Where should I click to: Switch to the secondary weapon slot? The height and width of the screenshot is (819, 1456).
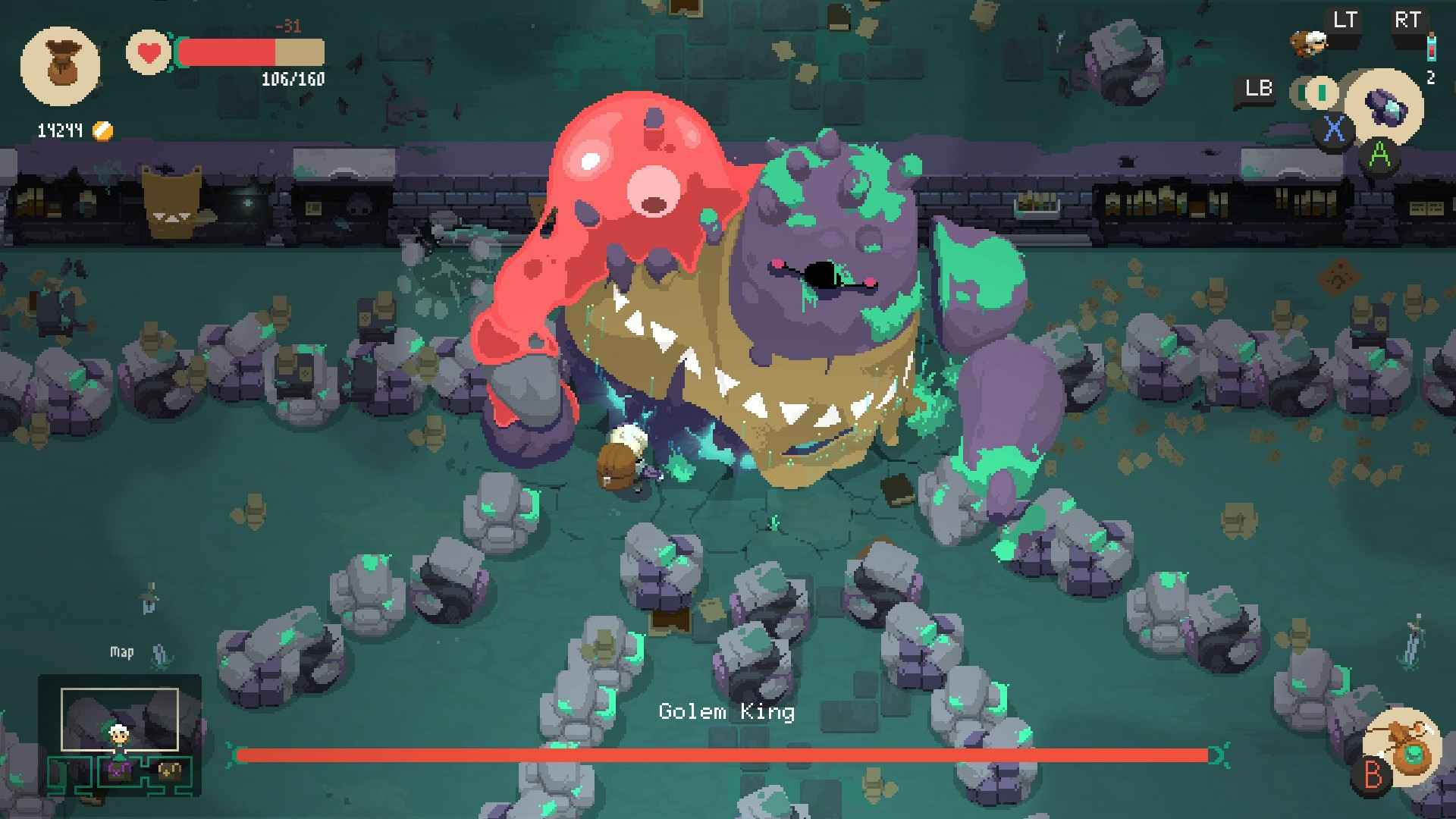(1320, 93)
